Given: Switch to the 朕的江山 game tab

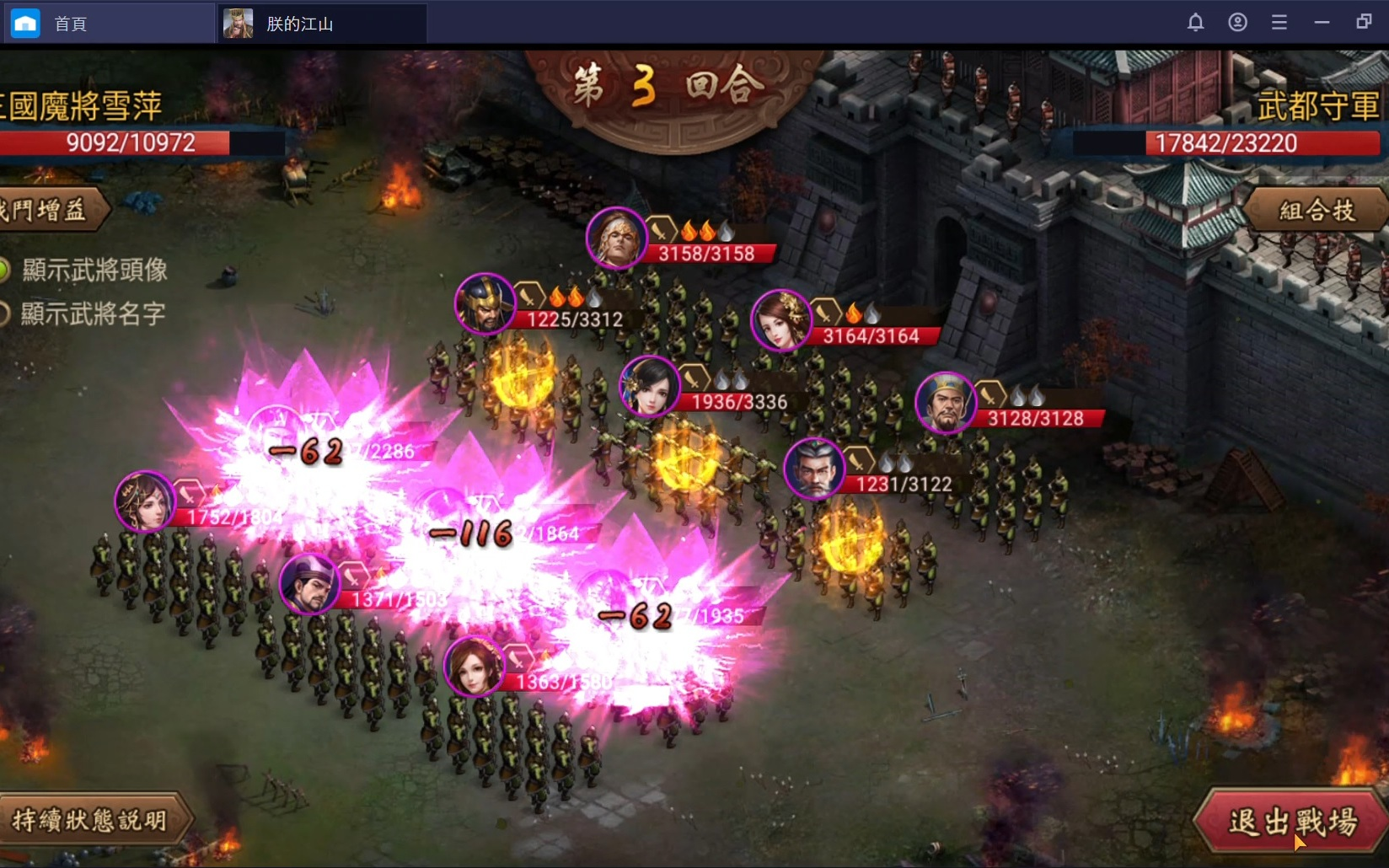Looking at the screenshot, I should tap(299, 24).
